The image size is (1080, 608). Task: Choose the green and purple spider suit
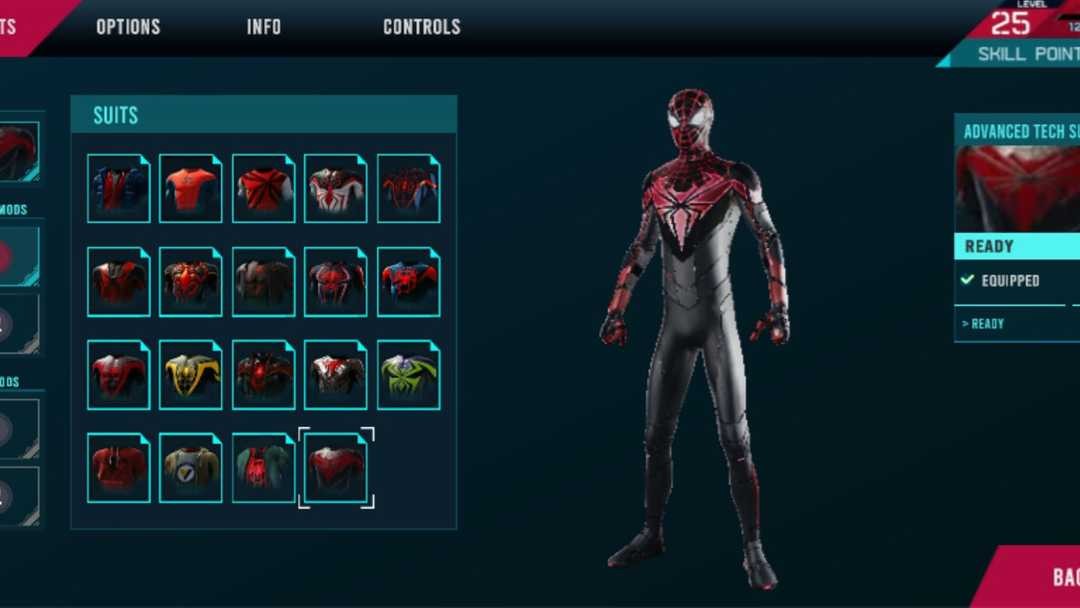click(408, 375)
